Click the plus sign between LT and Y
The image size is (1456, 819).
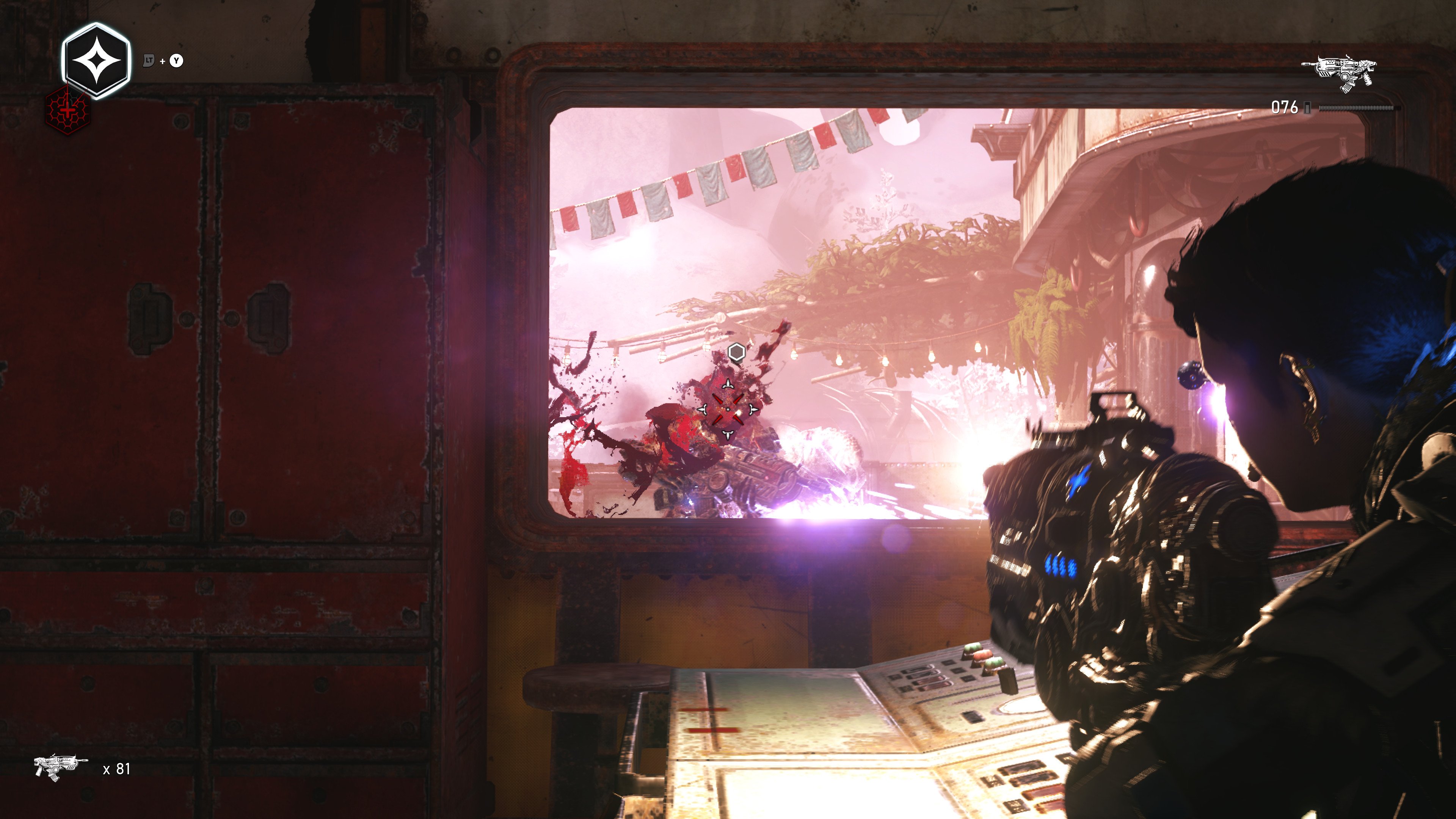[x=162, y=61]
